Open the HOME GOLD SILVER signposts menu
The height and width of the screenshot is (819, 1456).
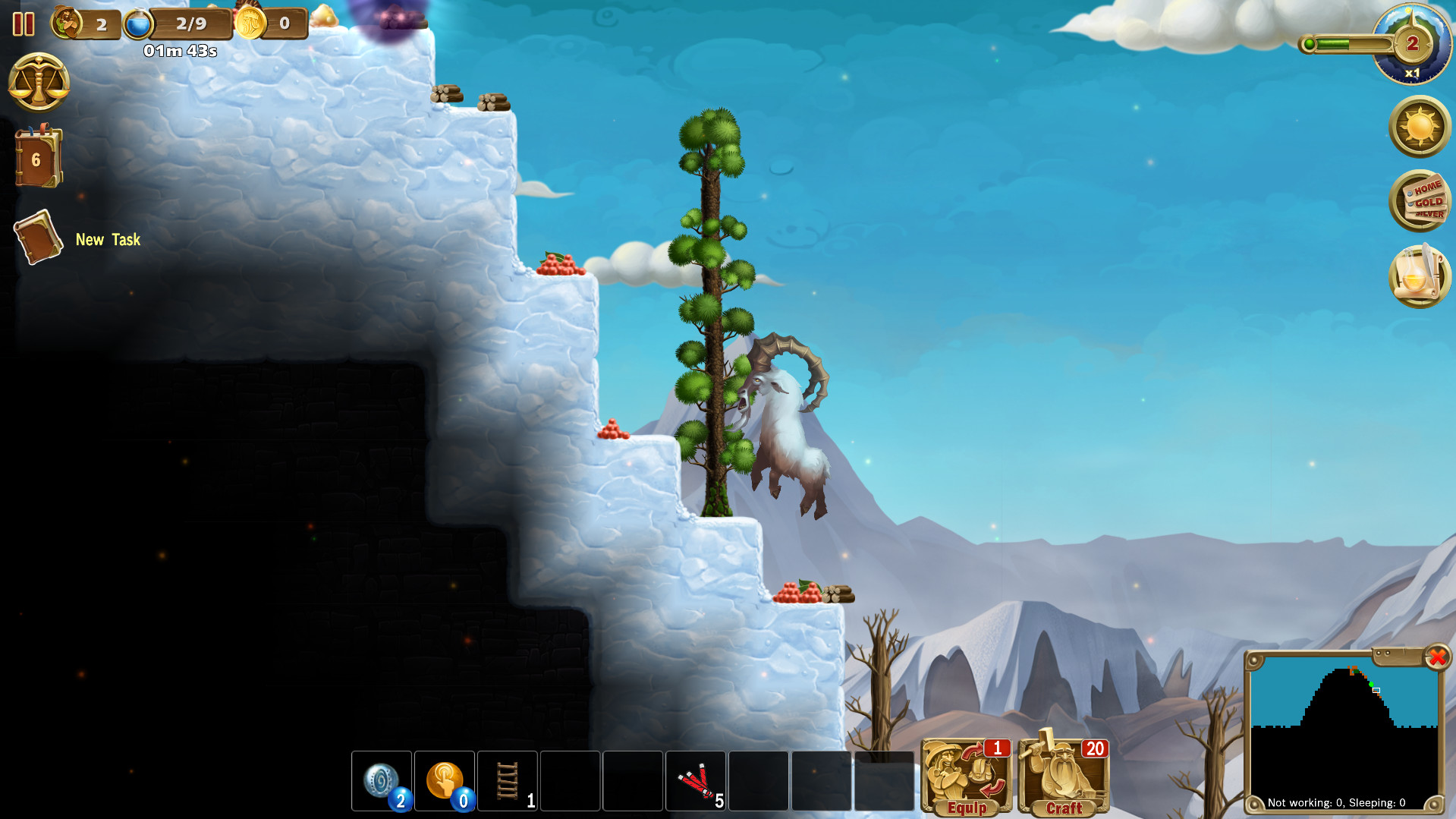point(1420,202)
